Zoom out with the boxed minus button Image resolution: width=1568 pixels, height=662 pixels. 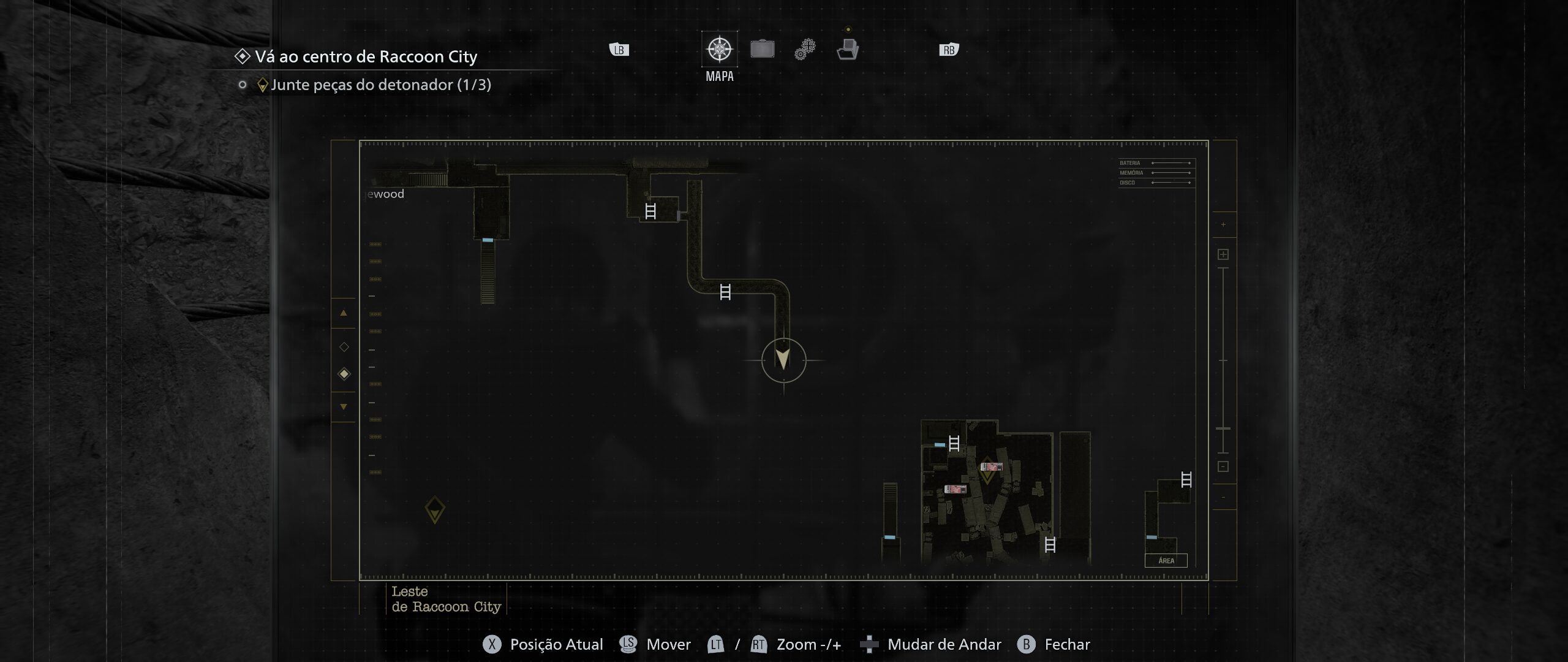(x=1223, y=466)
